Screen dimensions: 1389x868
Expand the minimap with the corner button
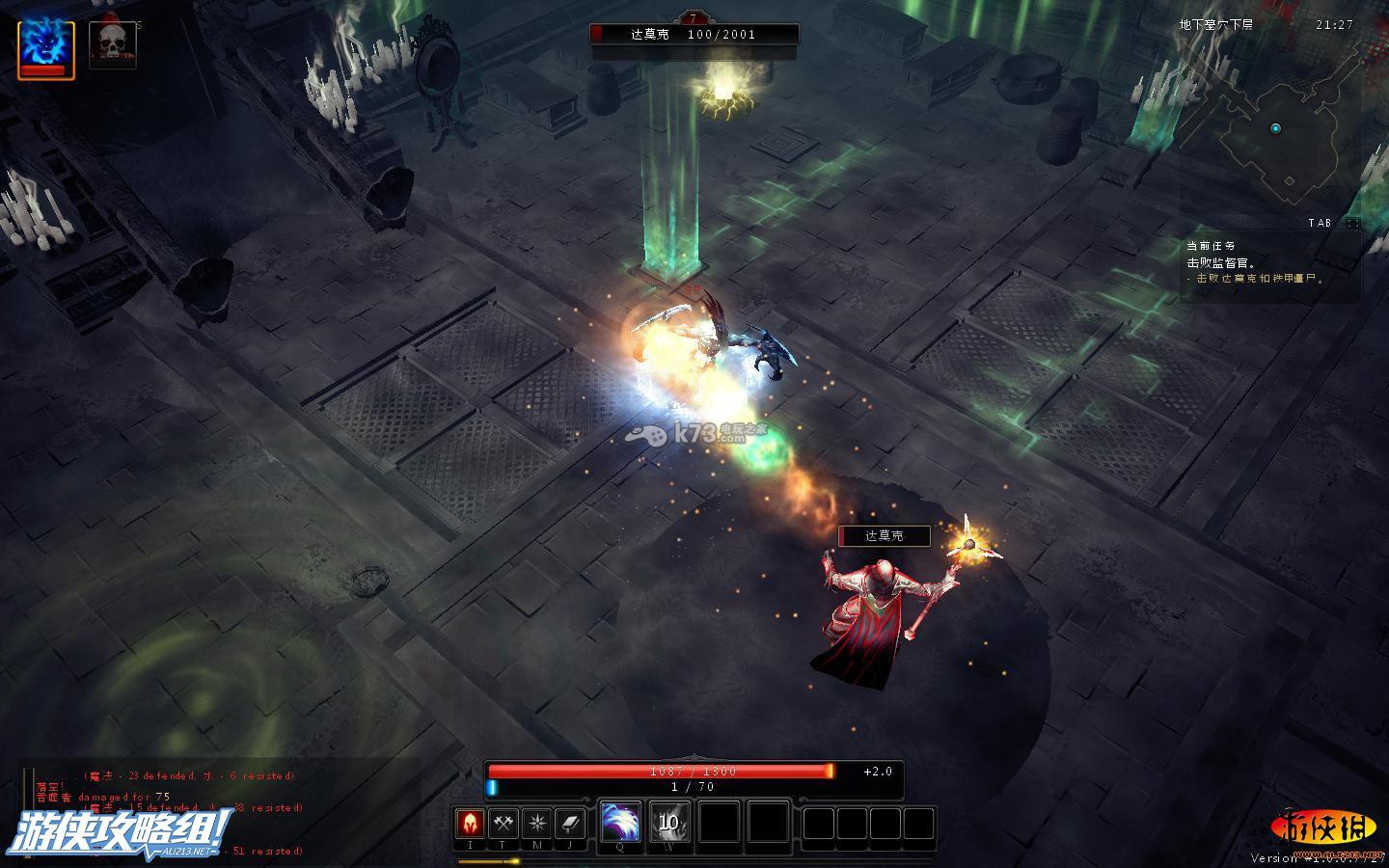point(1353,223)
